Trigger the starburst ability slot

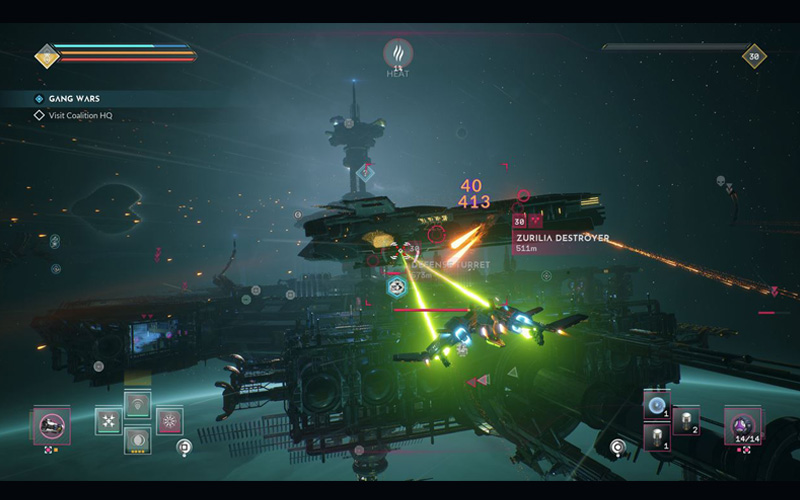168,421
